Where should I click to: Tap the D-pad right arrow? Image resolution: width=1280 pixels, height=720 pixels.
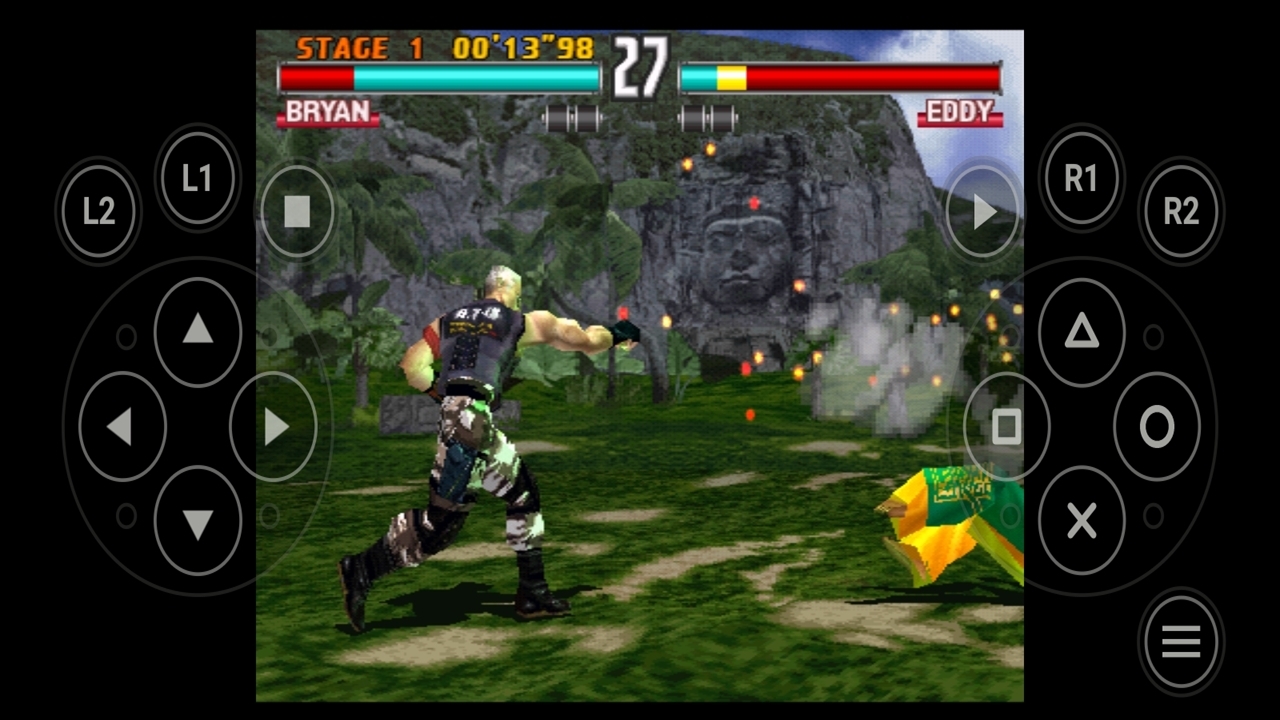274,427
